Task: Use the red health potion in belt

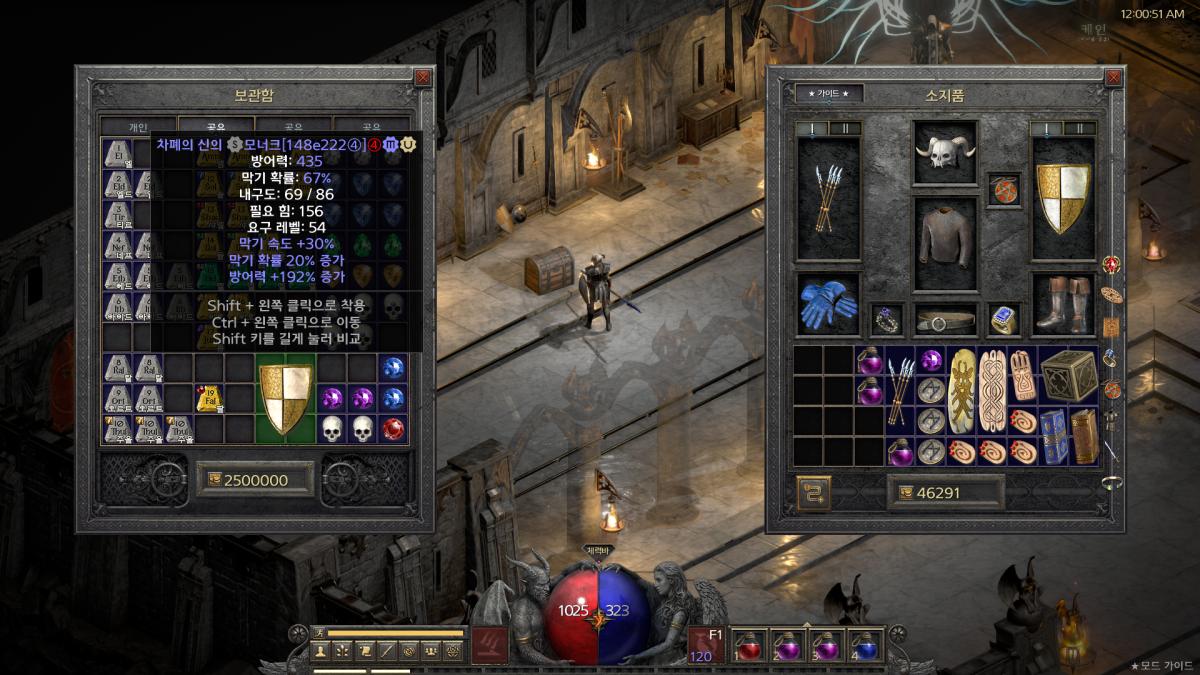Action: pos(750,645)
